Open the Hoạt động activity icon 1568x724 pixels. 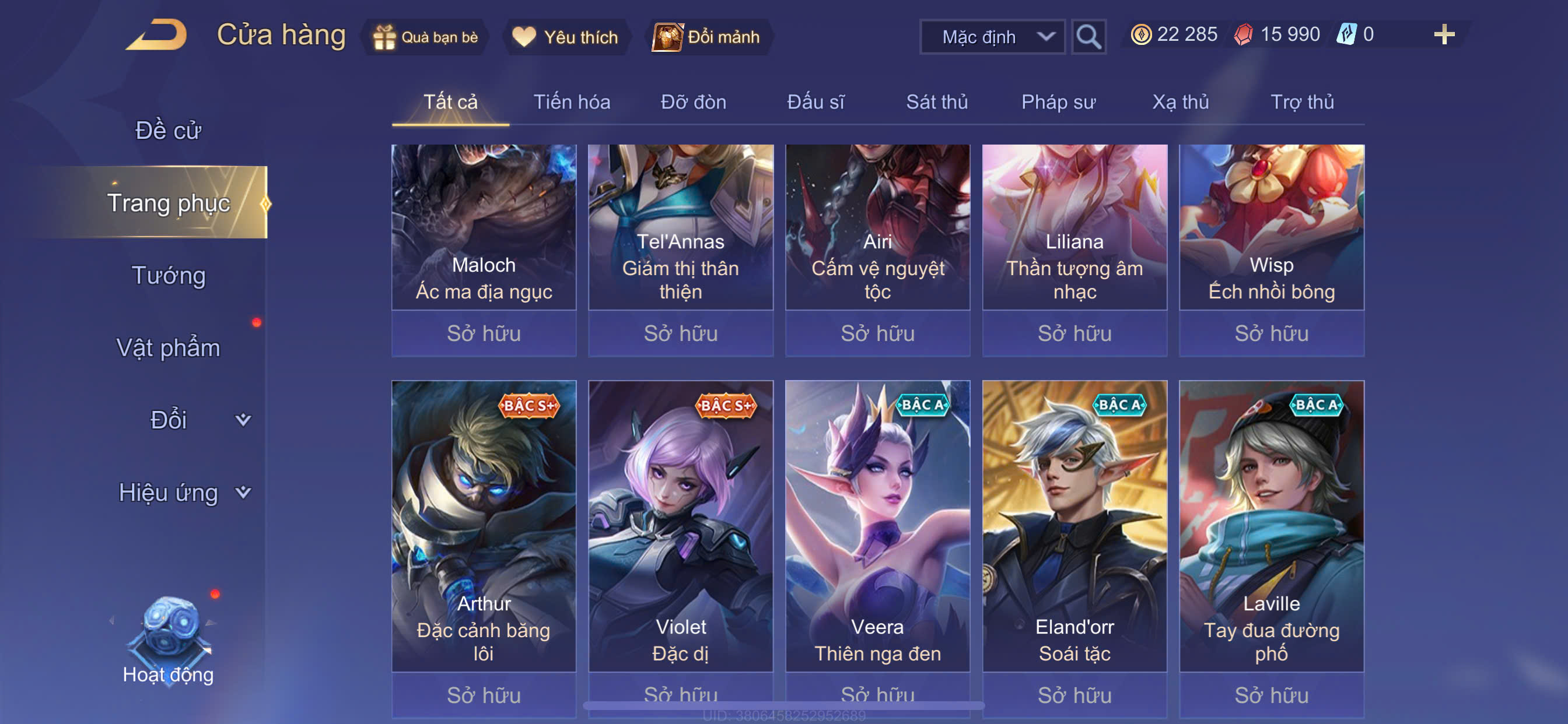coord(169,639)
